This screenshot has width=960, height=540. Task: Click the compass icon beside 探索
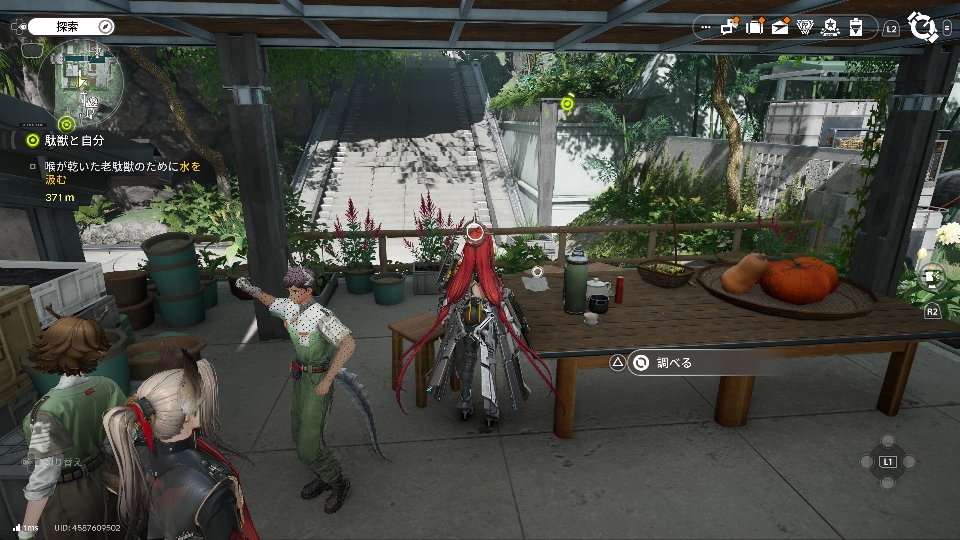point(105,26)
